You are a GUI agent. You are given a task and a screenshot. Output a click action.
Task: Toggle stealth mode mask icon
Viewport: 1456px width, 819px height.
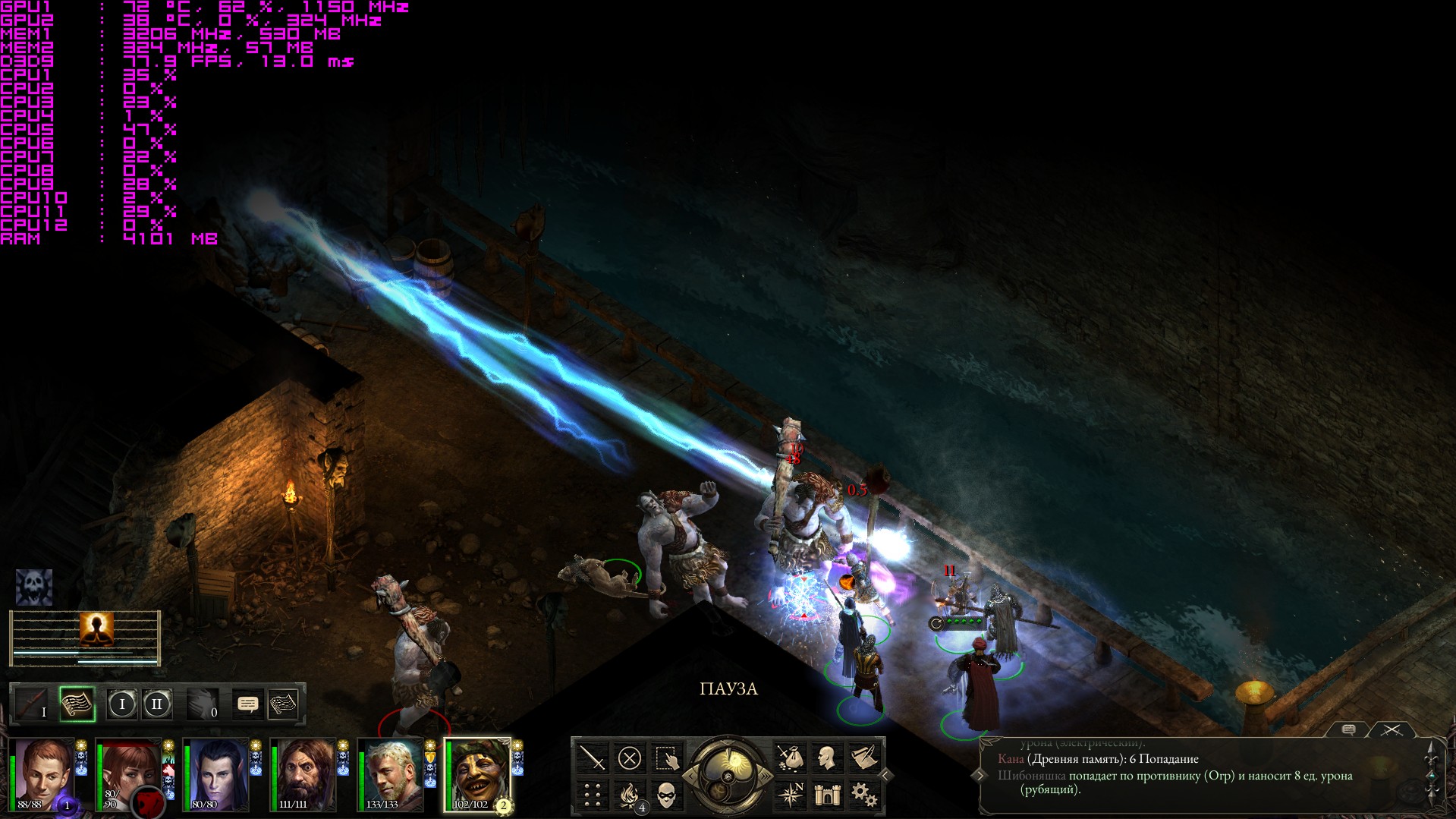pyautogui.click(x=665, y=795)
